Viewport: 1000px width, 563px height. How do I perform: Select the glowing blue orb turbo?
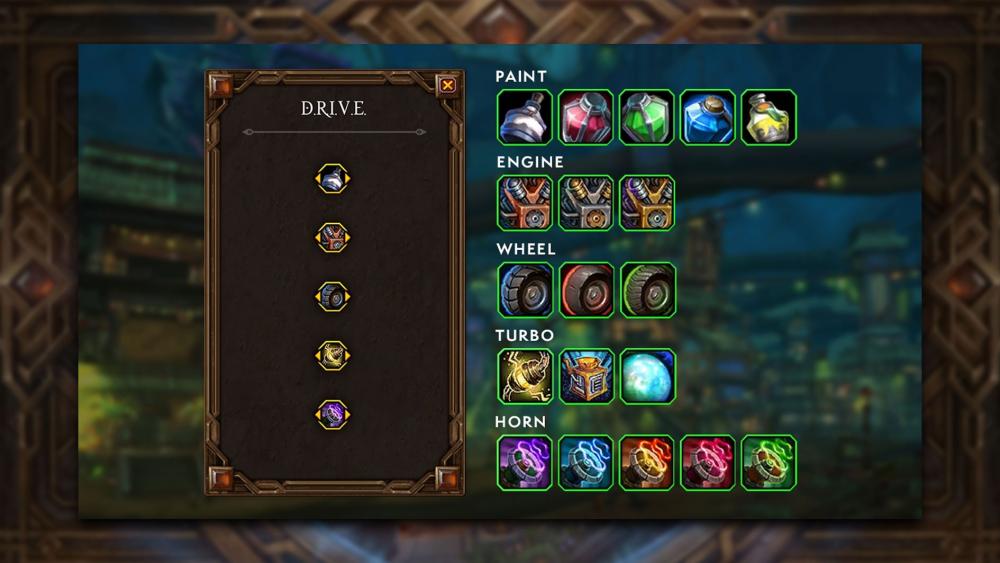[647, 376]
